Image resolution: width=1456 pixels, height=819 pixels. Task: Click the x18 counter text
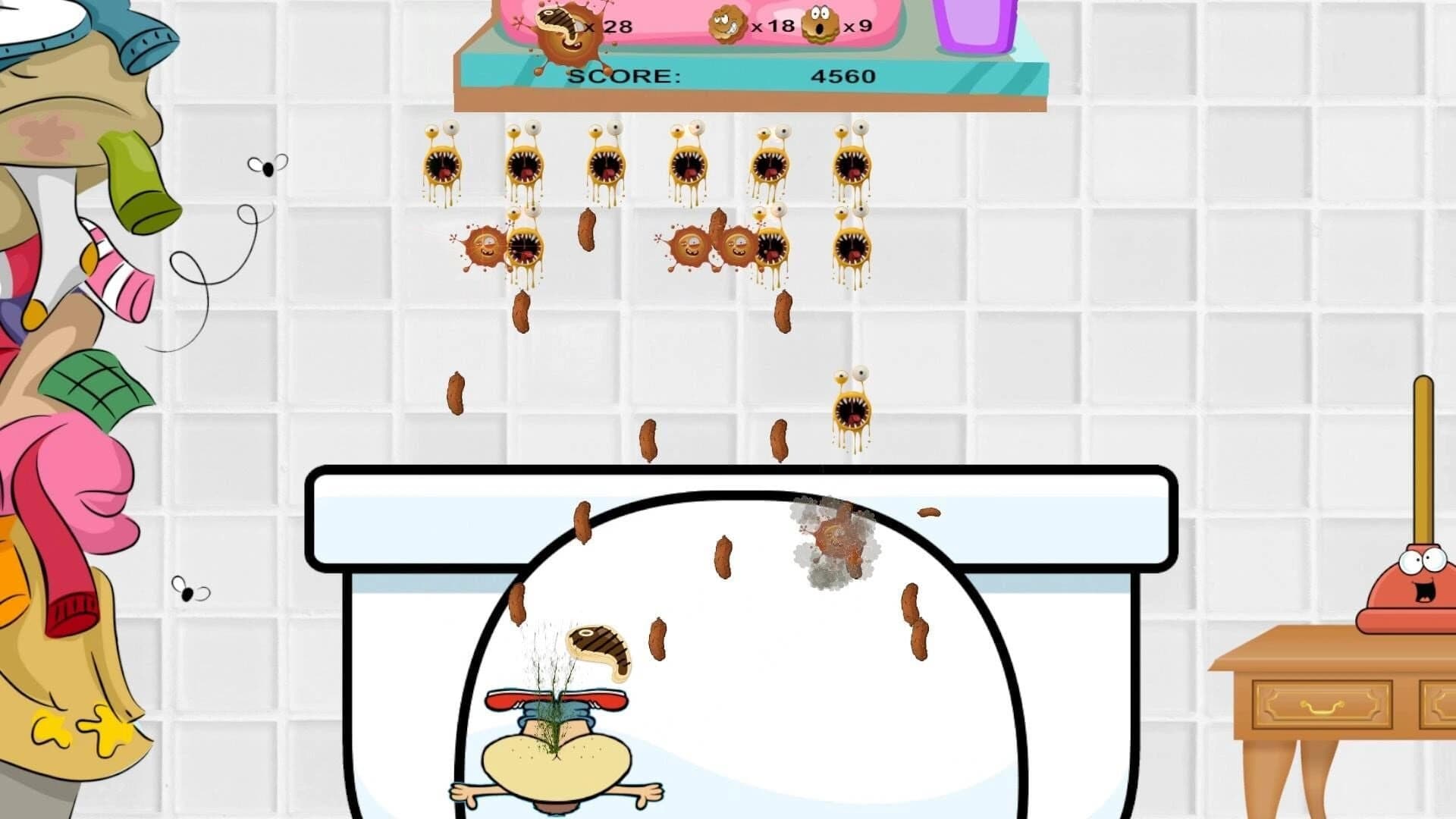771,25
